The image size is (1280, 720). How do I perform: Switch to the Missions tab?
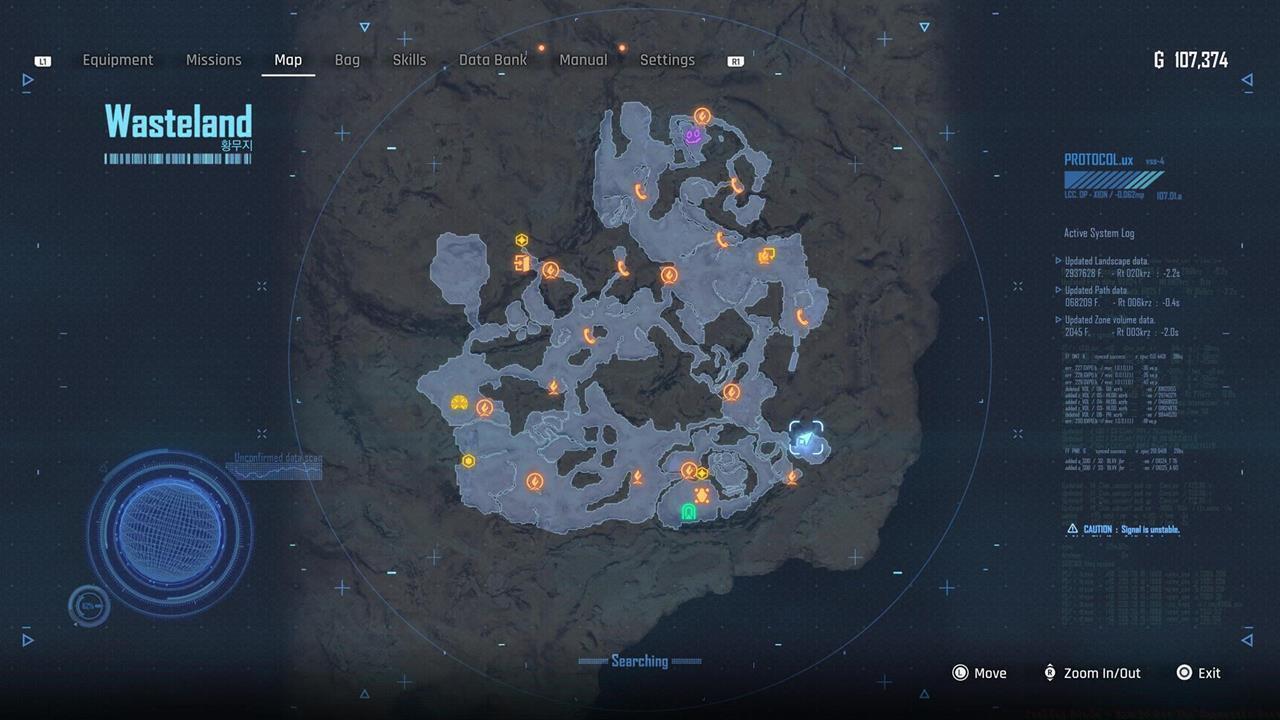pos(213,60)
